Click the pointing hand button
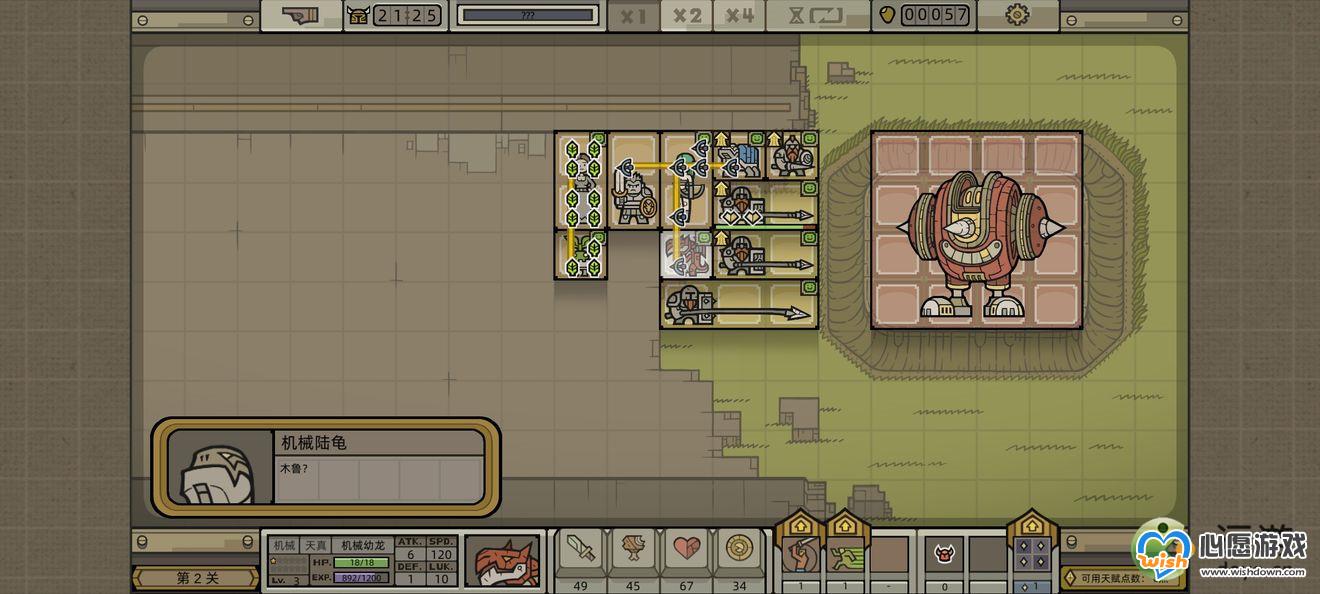 tap(300, 15)
